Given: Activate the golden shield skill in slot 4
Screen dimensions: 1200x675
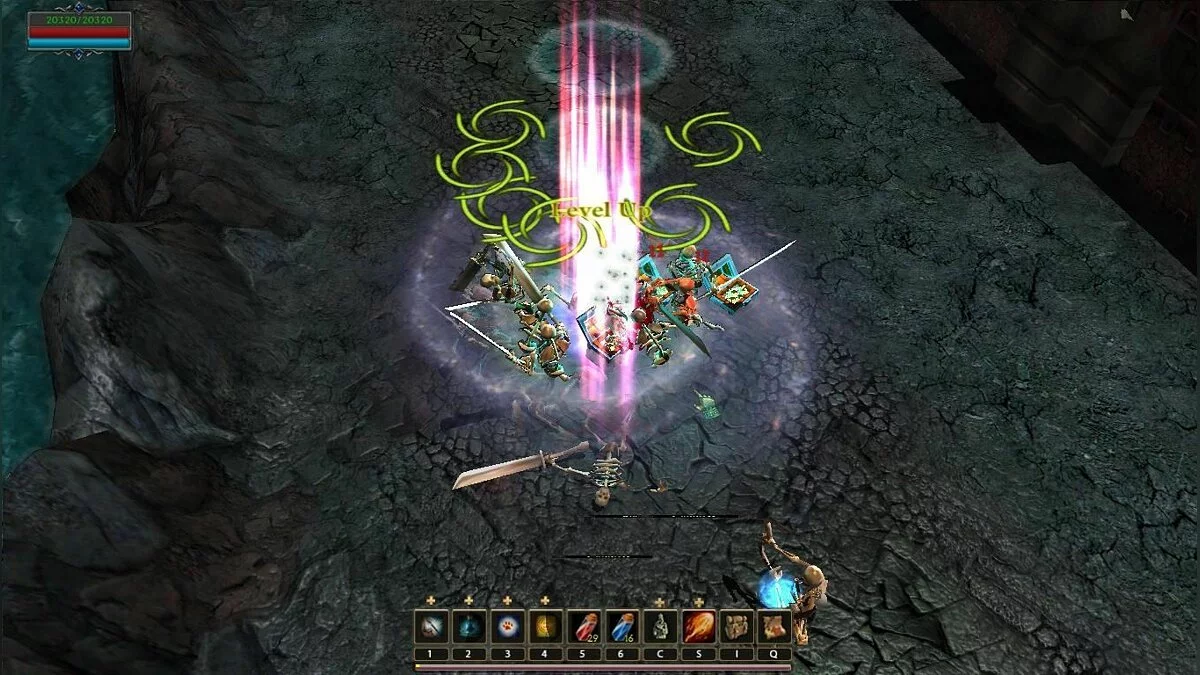Looking at the screenshot, I should click(545, 627).
